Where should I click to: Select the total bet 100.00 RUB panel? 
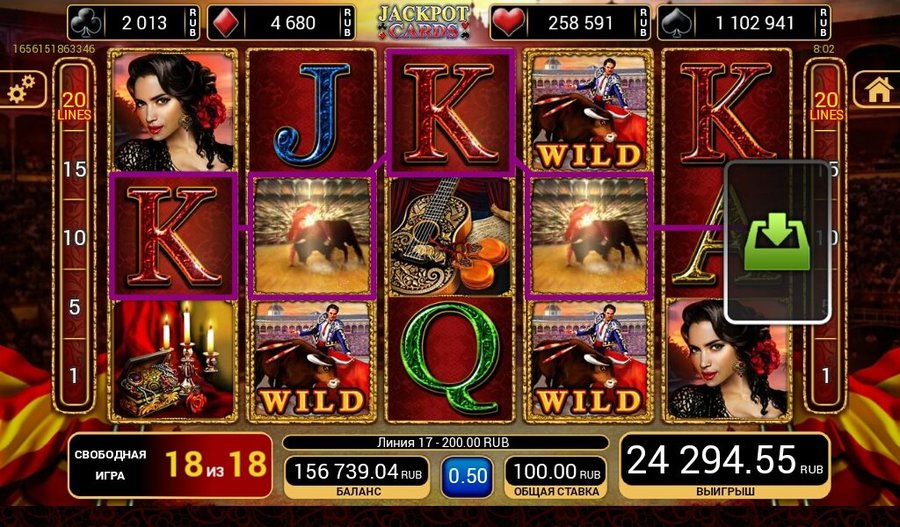click(x=555, y=477)
